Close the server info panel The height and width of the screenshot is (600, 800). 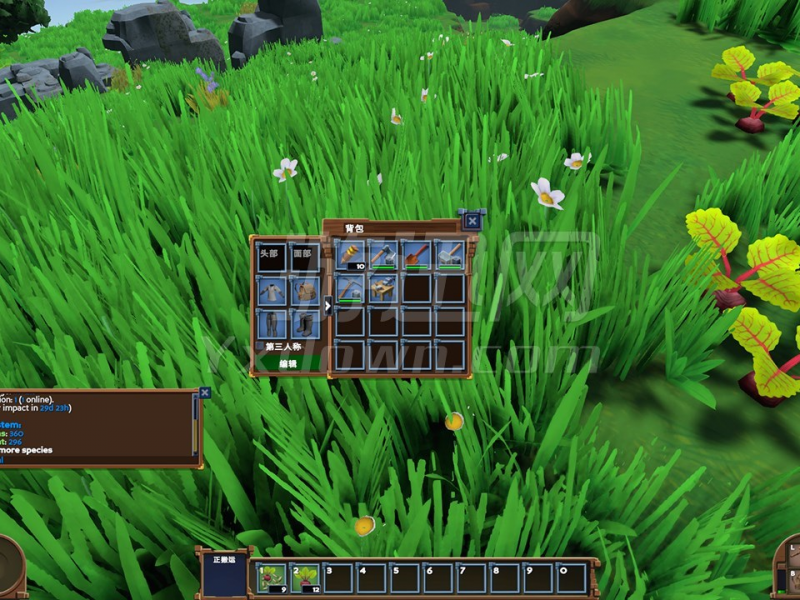(204, 393)
